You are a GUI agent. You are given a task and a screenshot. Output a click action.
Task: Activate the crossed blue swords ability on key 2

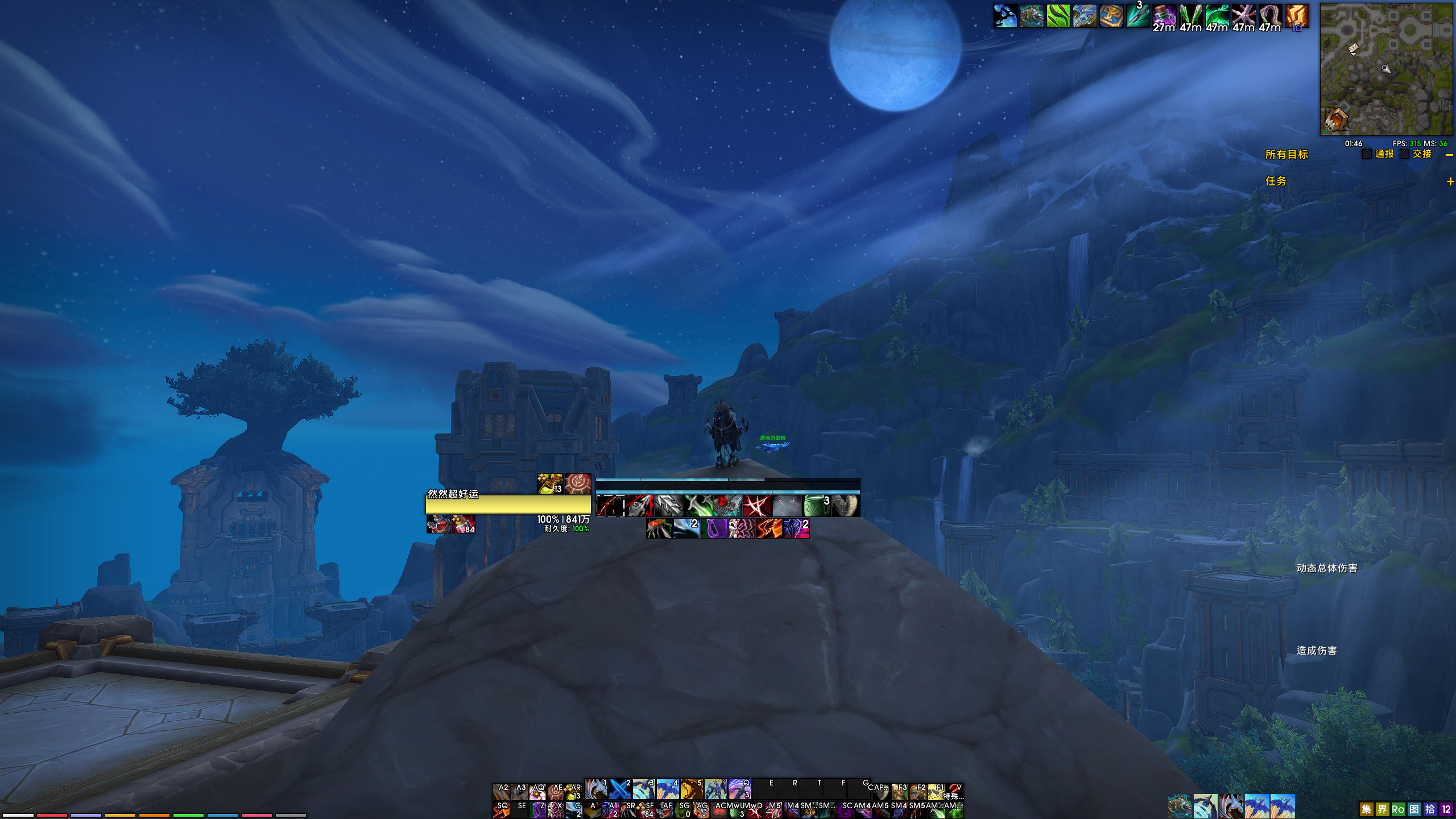[x=619, y=789]
